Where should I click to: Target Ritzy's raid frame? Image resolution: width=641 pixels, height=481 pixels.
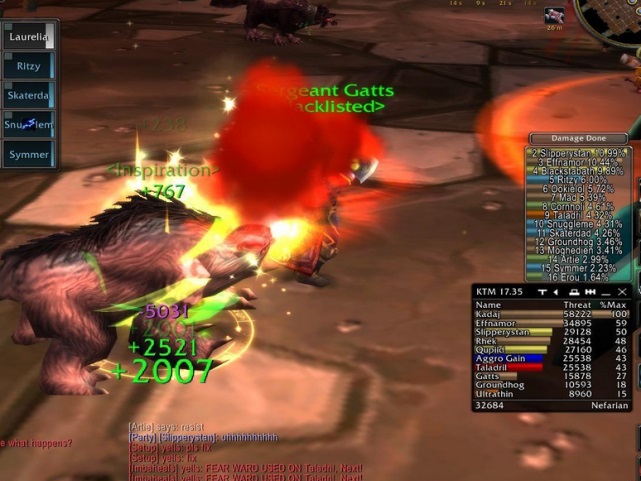coord(27,67)
